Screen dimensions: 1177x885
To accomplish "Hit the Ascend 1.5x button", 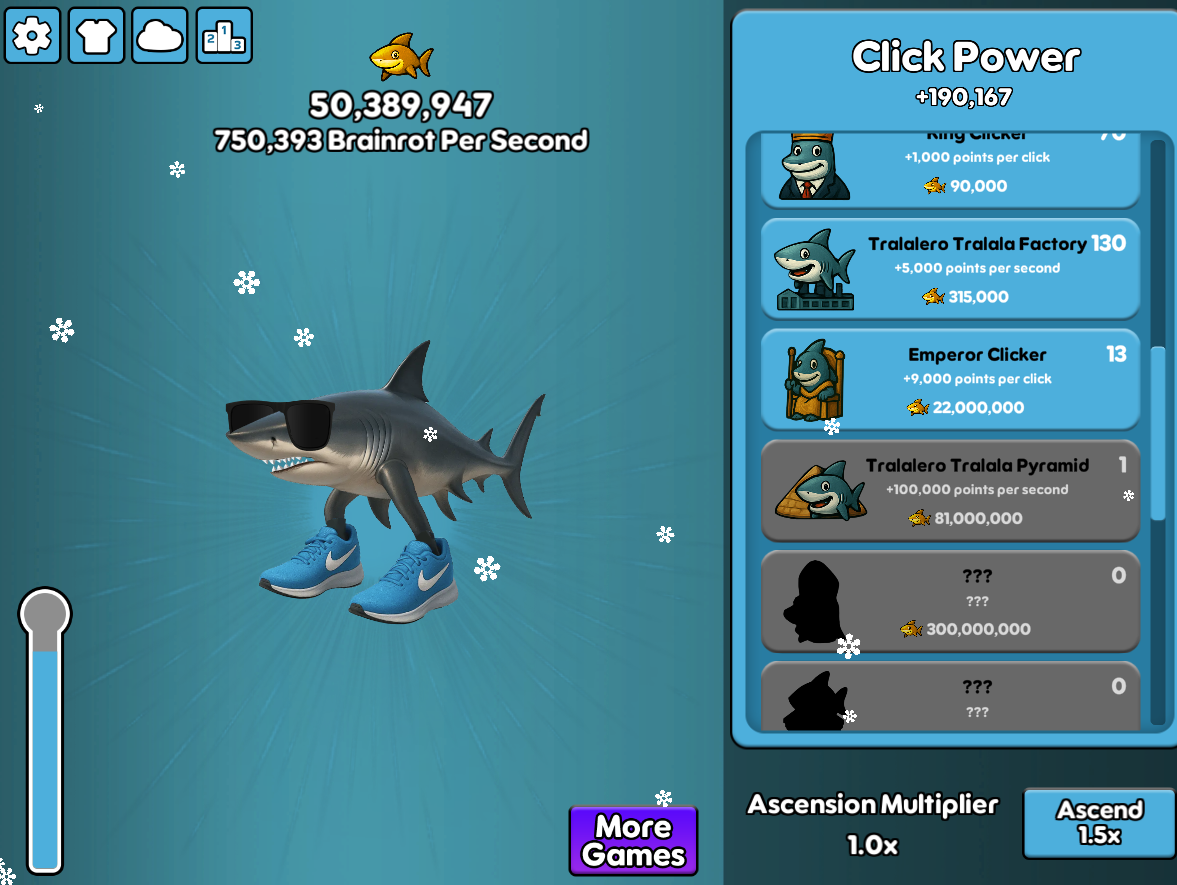I will click(1099, 822).
